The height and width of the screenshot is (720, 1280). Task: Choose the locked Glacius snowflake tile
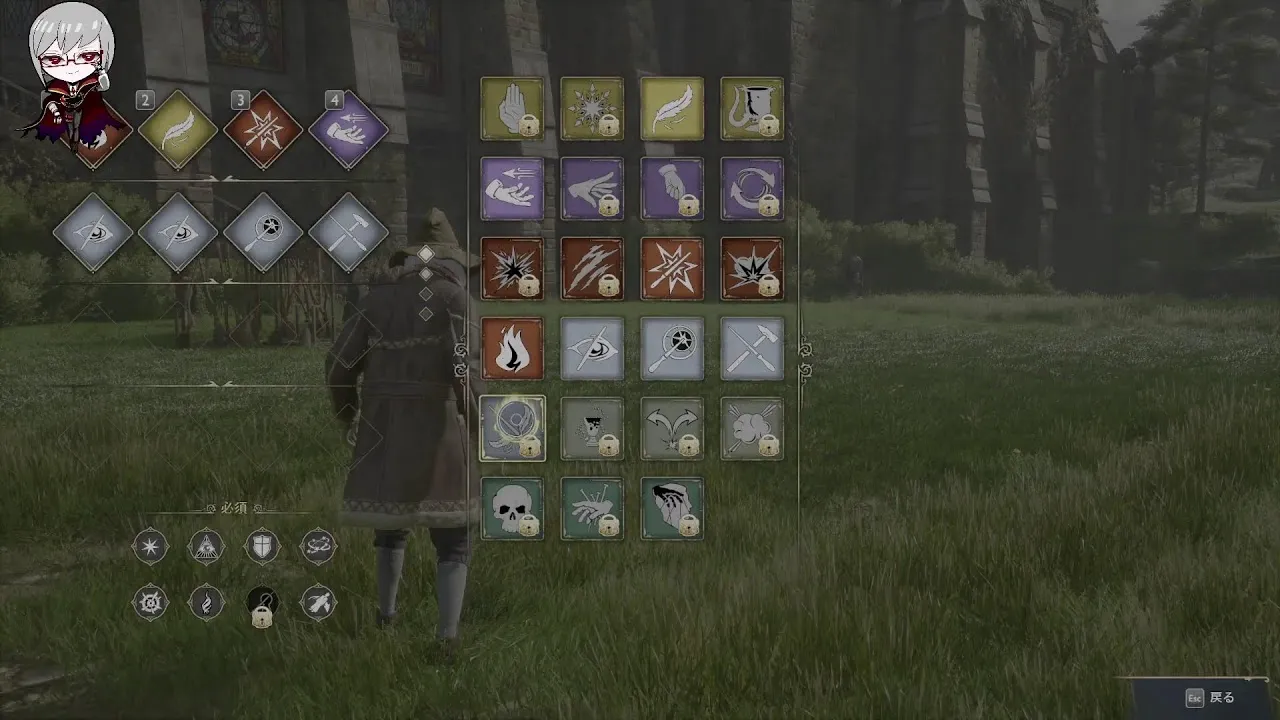pyautogui.click(x=592, y=109)
